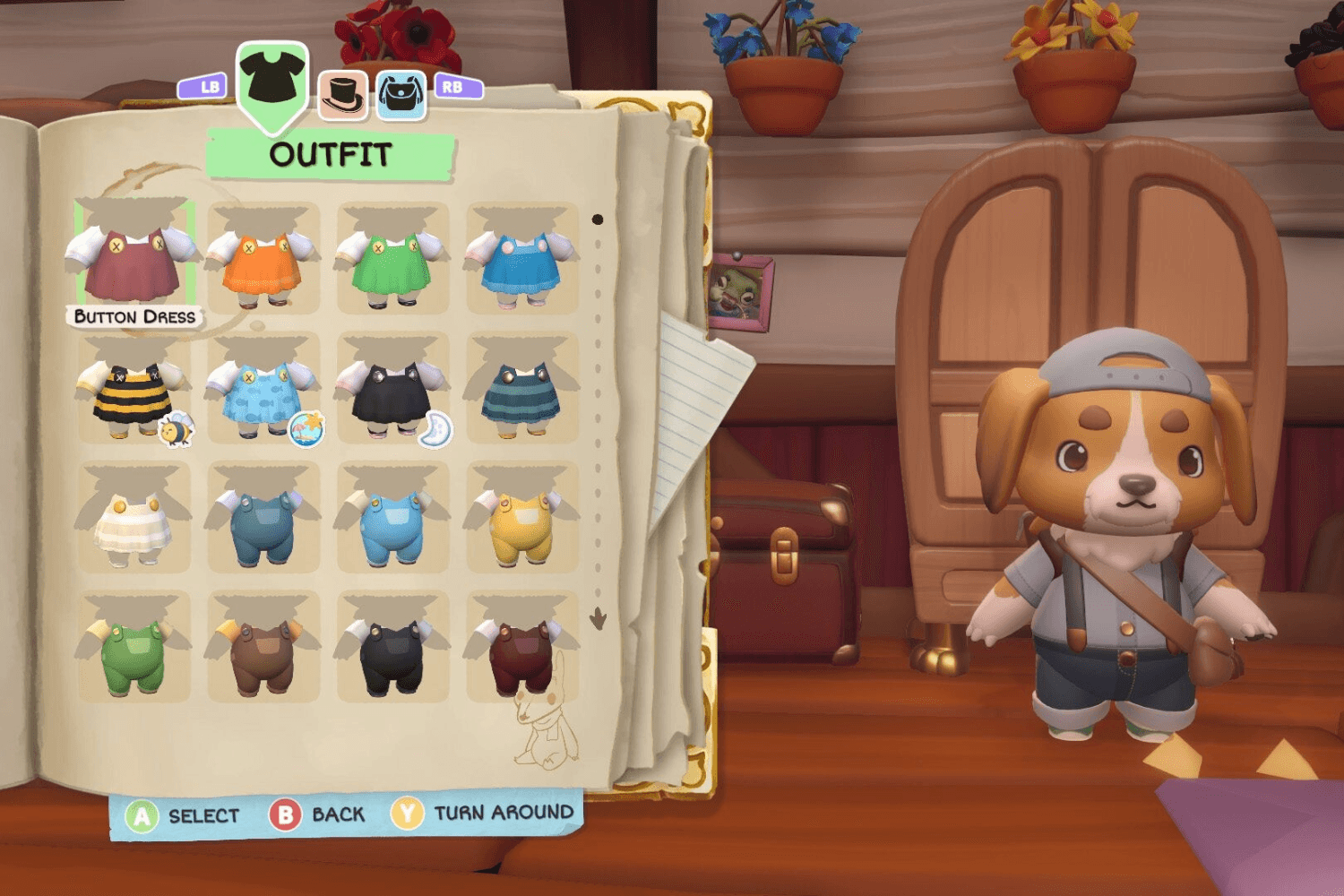Click the Button Dress name label

coord(132,316)
